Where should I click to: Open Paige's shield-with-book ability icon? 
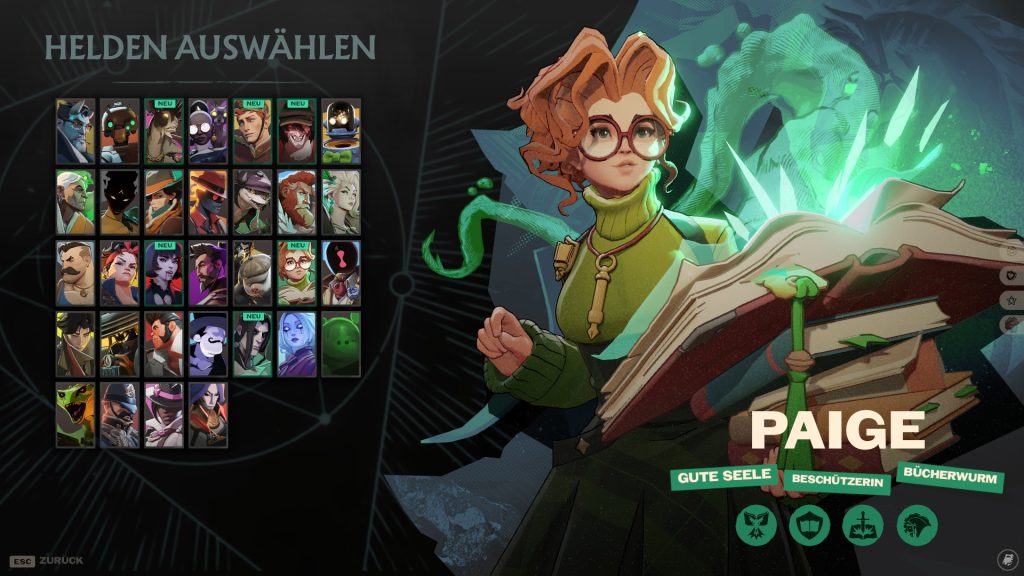click(x=808, y=525)
